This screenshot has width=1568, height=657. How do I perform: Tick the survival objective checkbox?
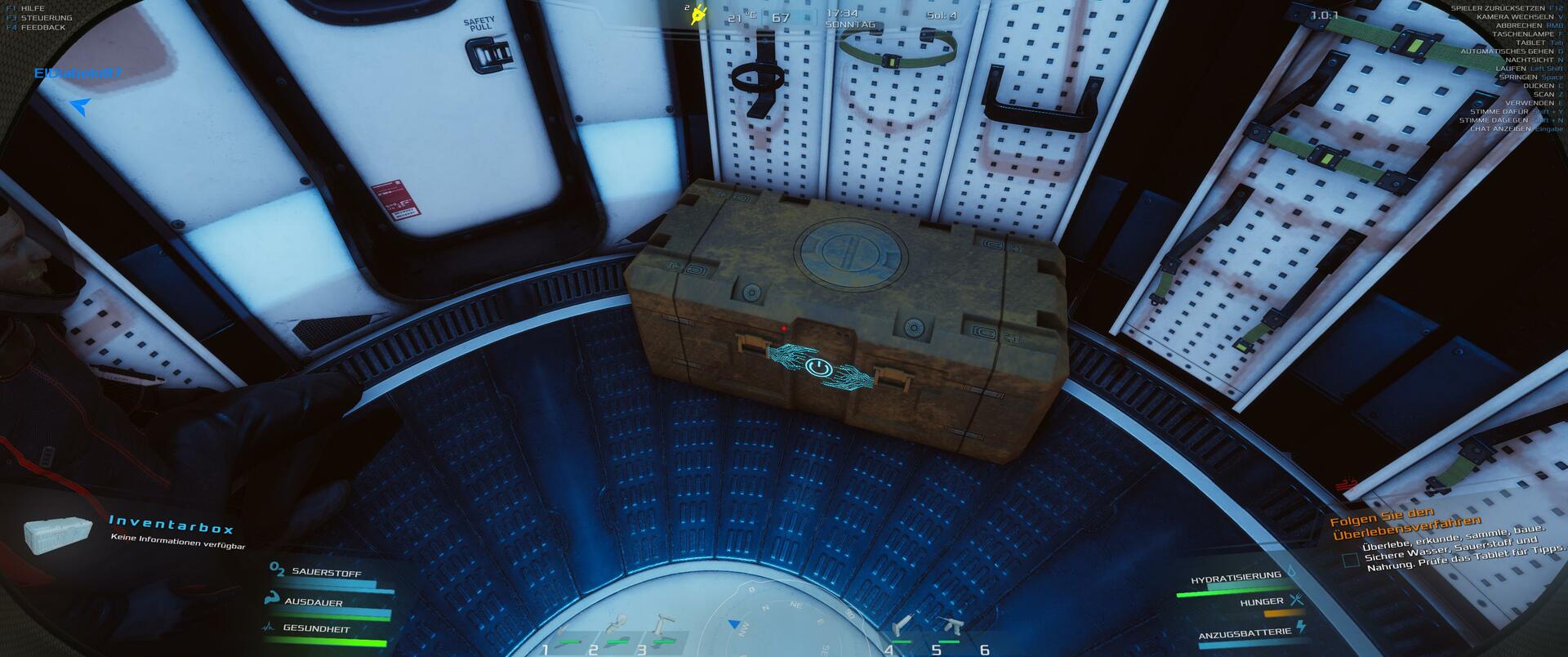click(1351, 560)
